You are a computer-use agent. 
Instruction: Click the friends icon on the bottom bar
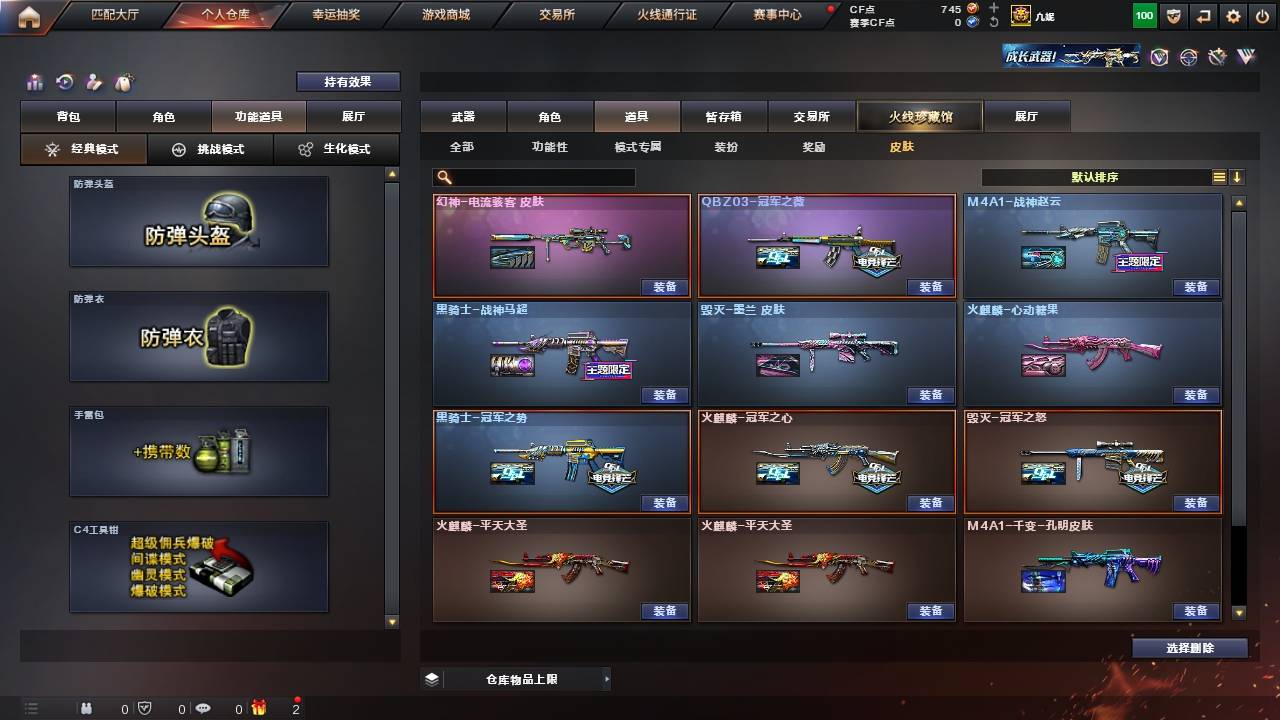(87, 708)
